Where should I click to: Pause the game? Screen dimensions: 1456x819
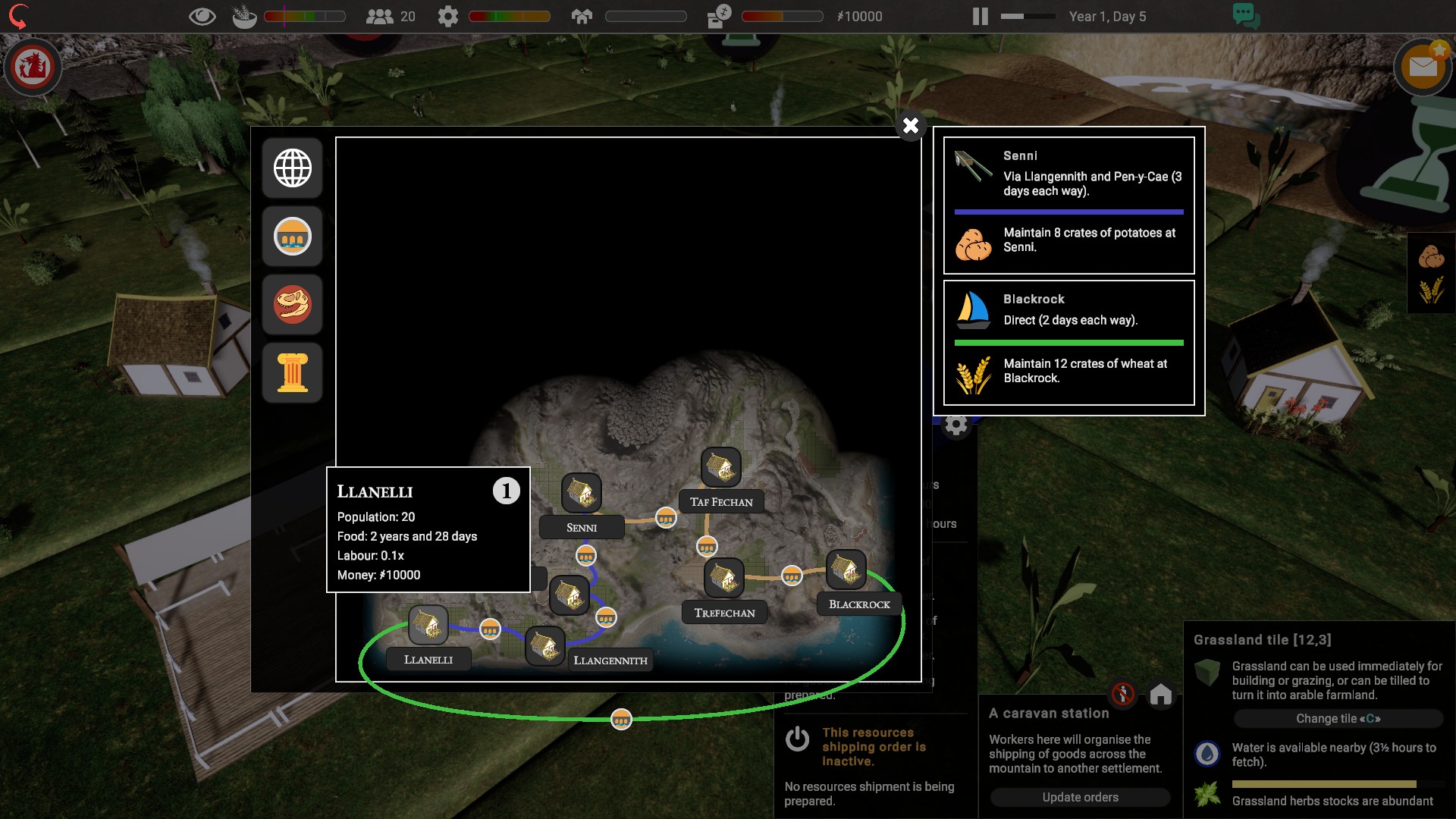[x=980, y=17]
